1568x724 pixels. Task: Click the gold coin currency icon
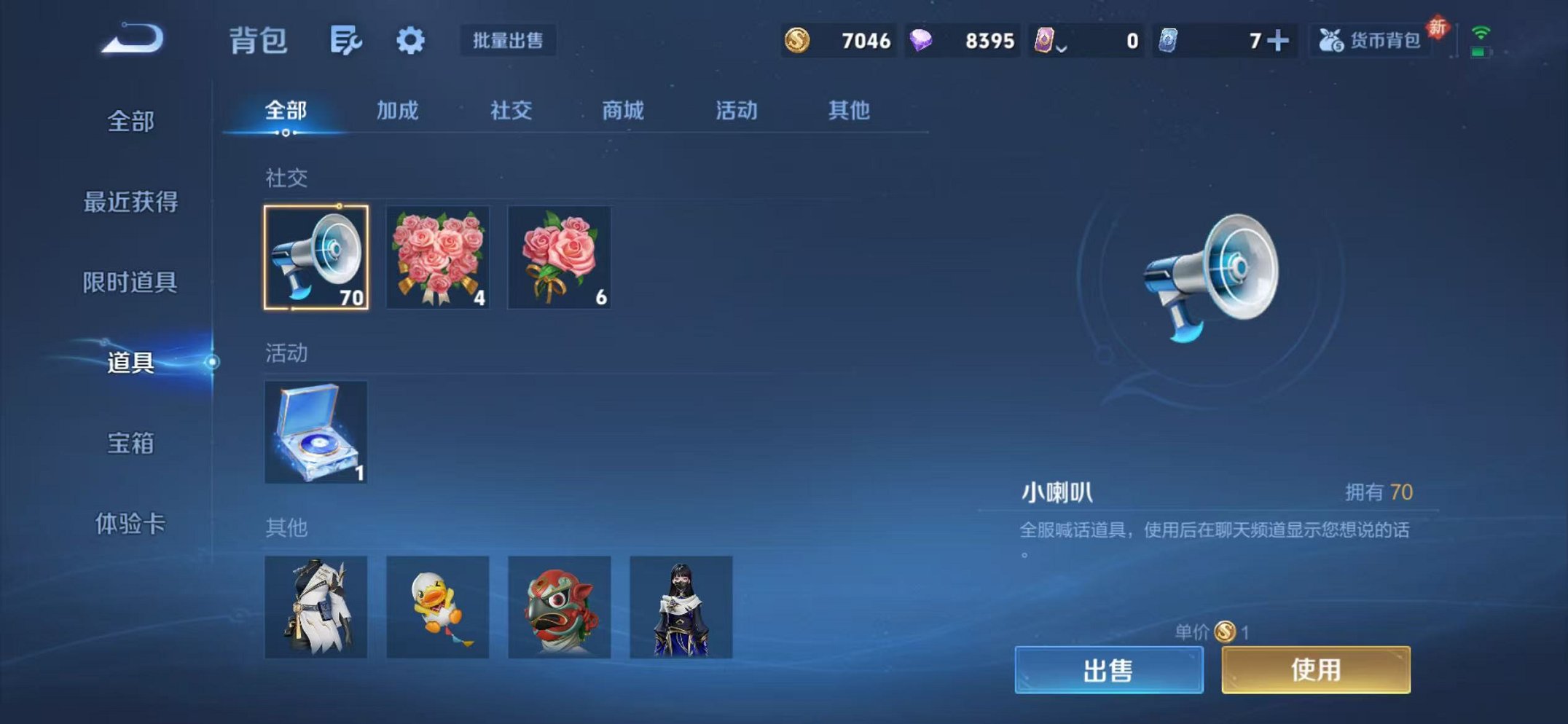pyautogui.click(x=799, y=42)
